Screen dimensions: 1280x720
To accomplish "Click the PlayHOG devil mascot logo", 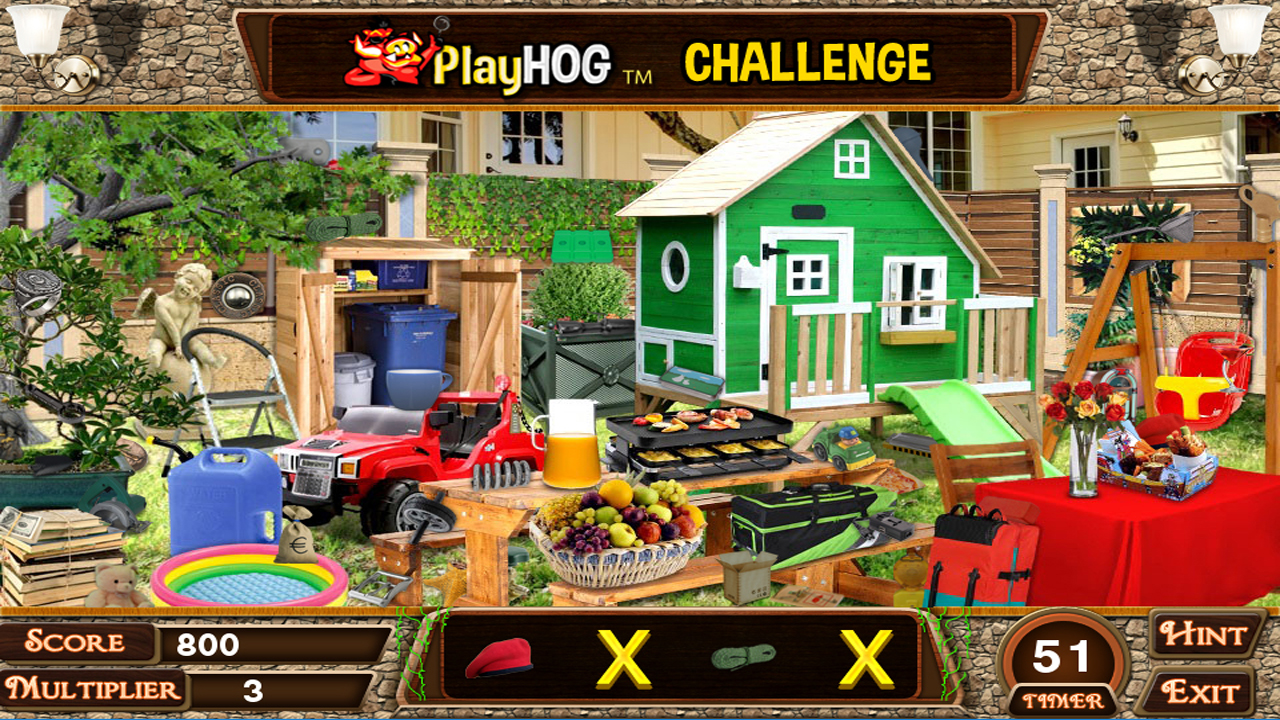I will [x=380, y=55].
